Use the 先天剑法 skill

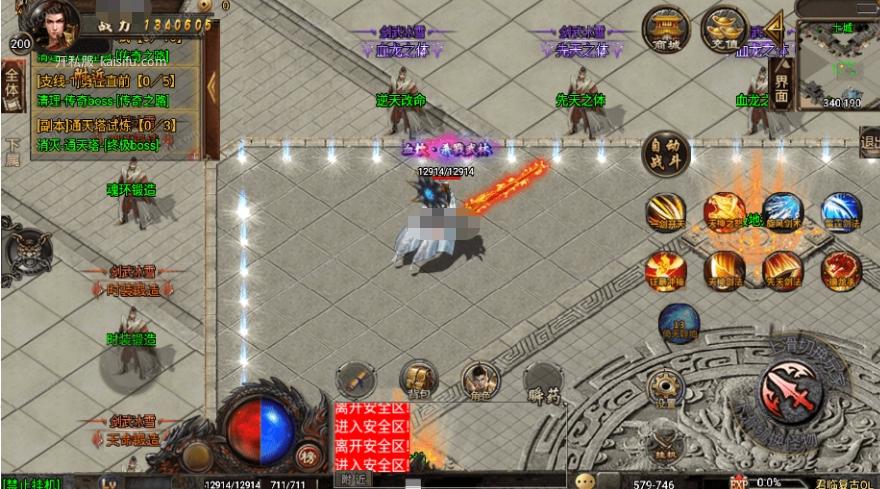782,270
